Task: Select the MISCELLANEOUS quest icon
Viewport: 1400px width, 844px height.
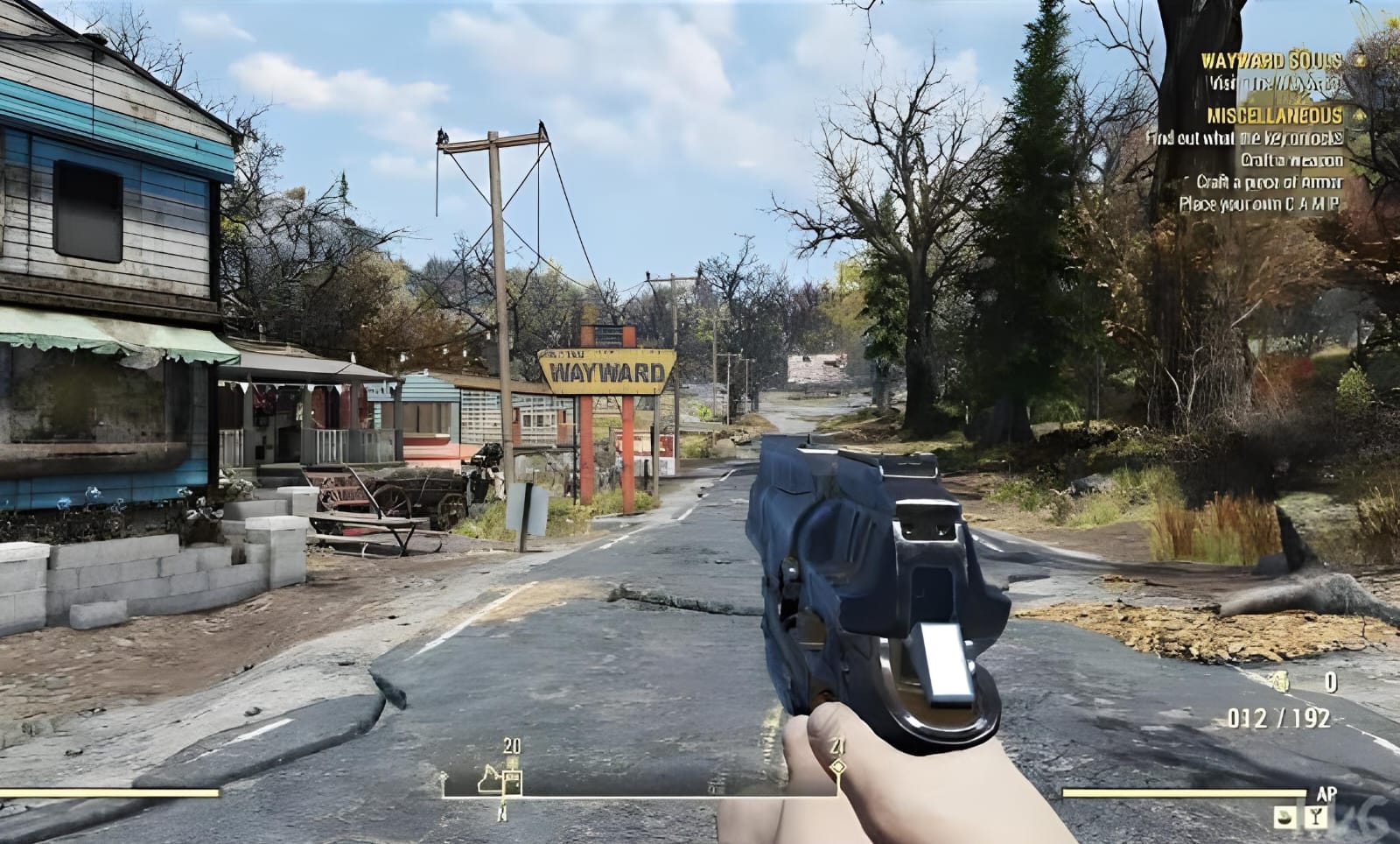Action: coord(1356,115)
